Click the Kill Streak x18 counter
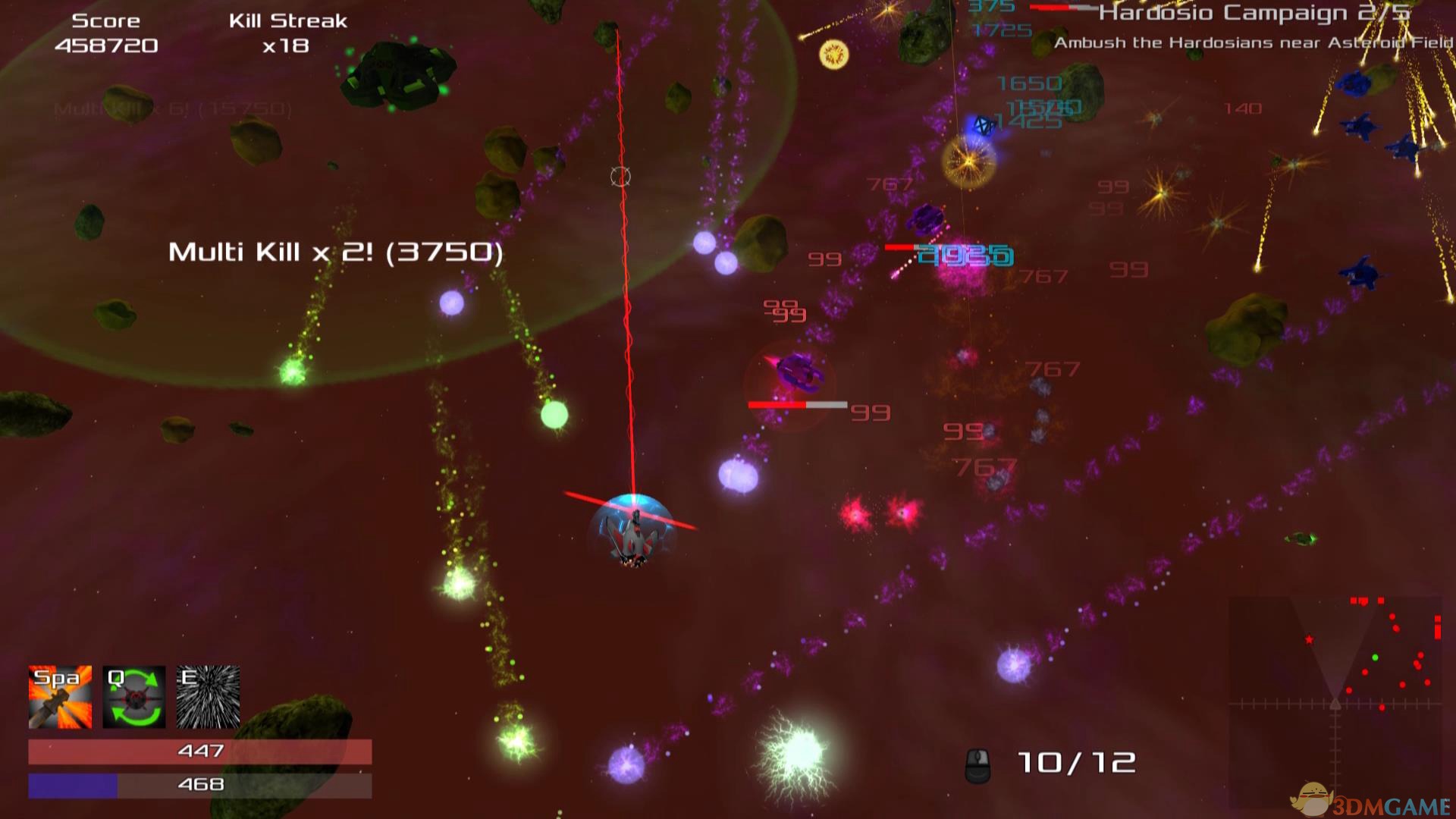 tap(288, 33)
